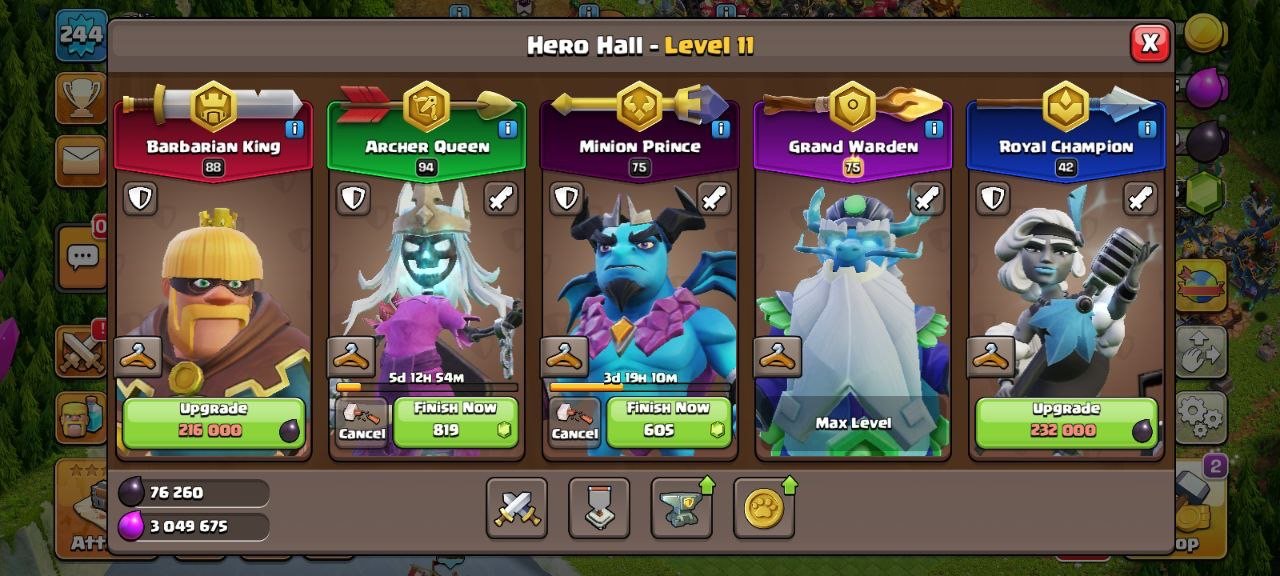Toggle Archer Queen's sword mode button
Screen dimensions: 1280x576
pyautogui.click(x=501, y=198)
